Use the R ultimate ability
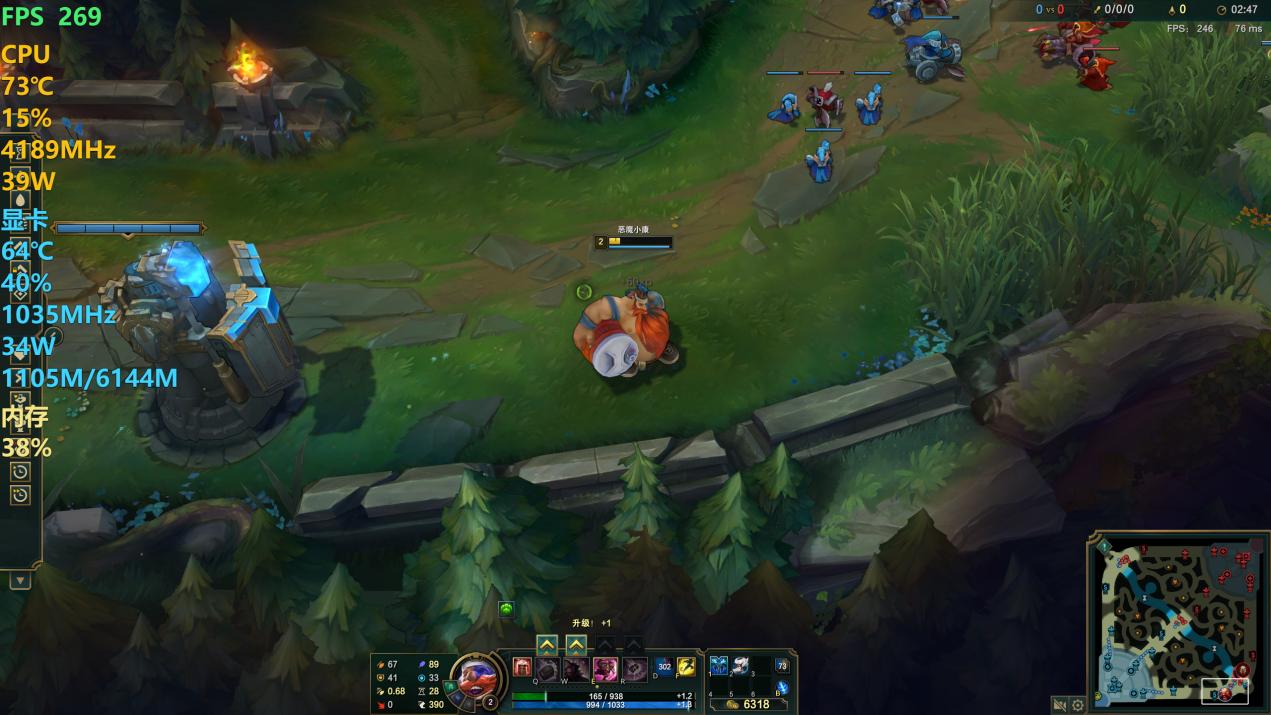This screenshot has width=1271, height=715. coord(635,669)
